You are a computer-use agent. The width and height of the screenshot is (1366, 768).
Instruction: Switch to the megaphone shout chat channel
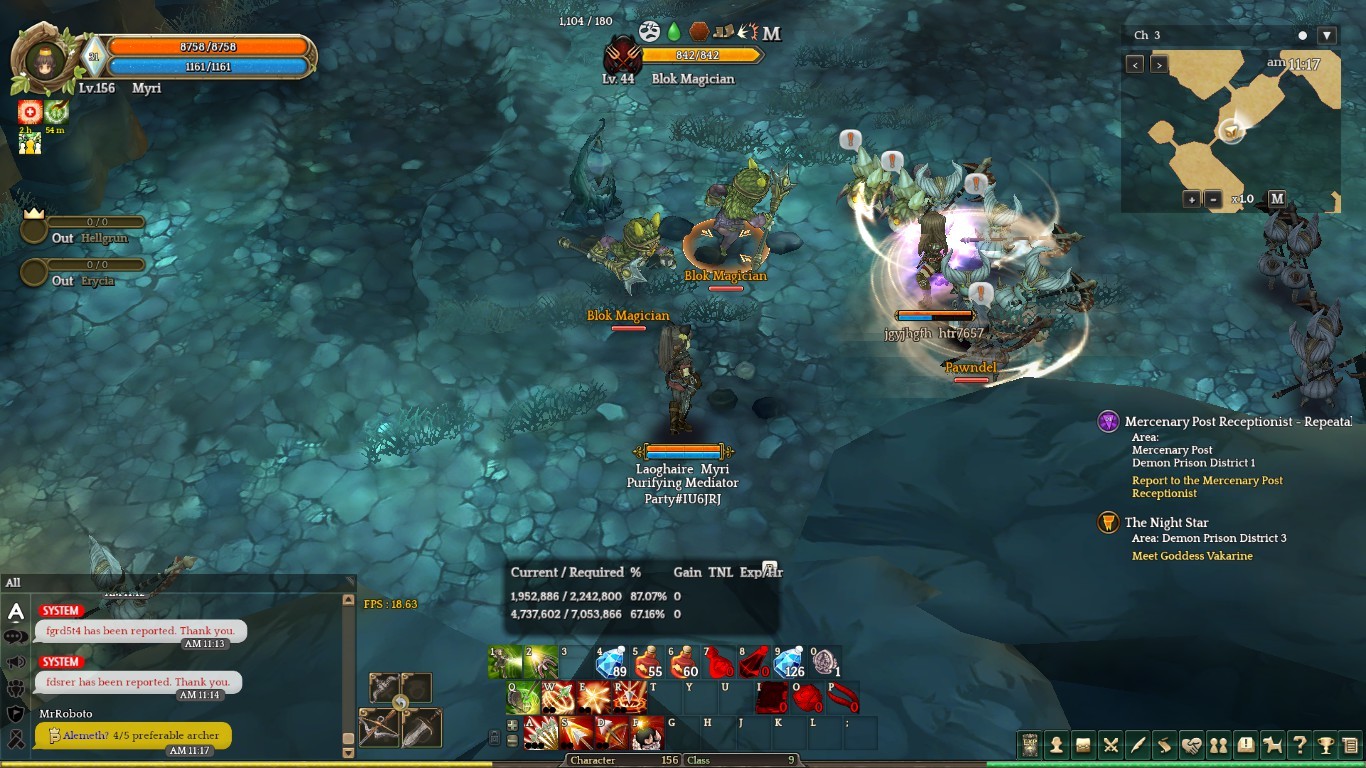click(x=16, y=662)
